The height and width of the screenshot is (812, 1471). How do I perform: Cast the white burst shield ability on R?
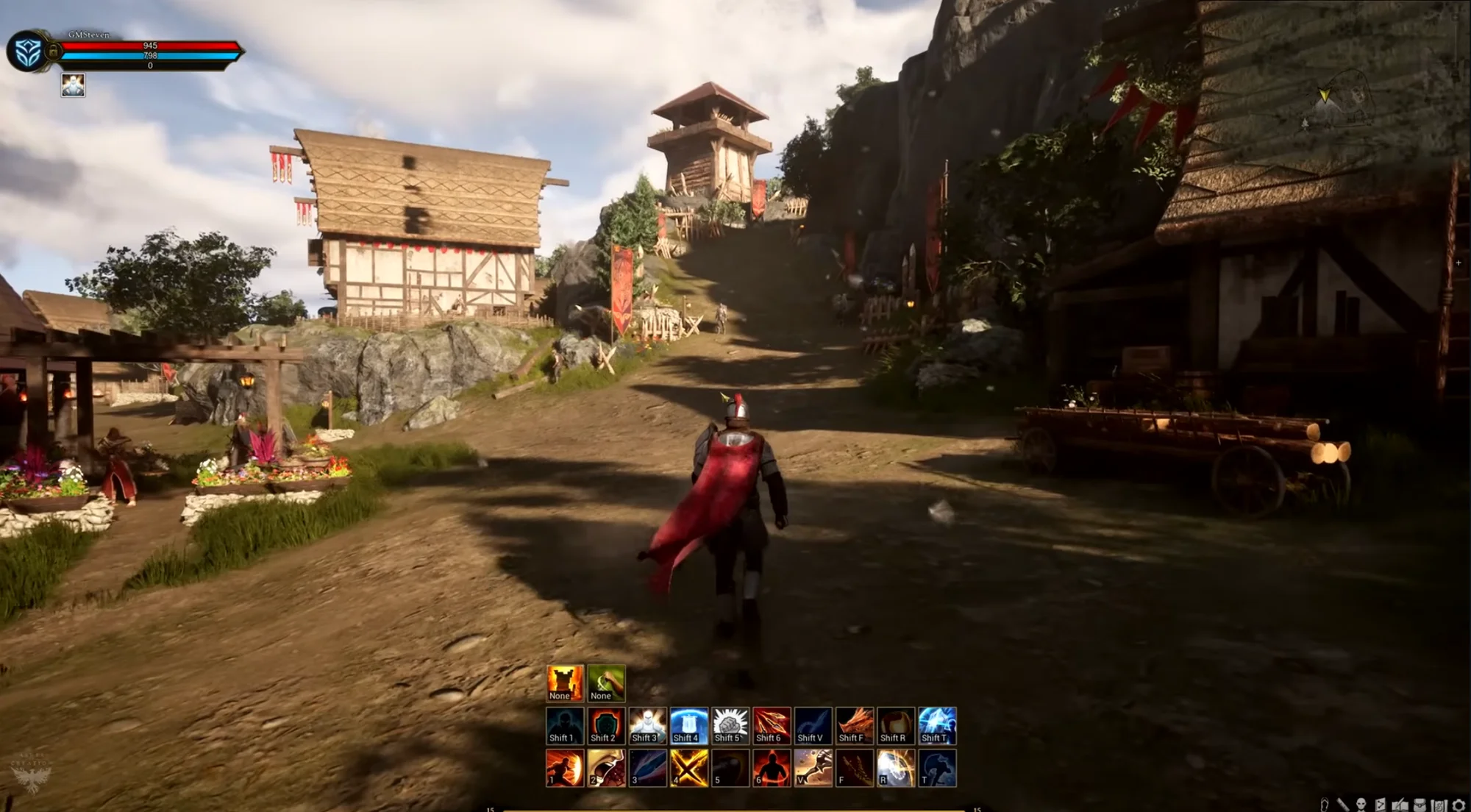pyautogui.click(x=896, y=768)
